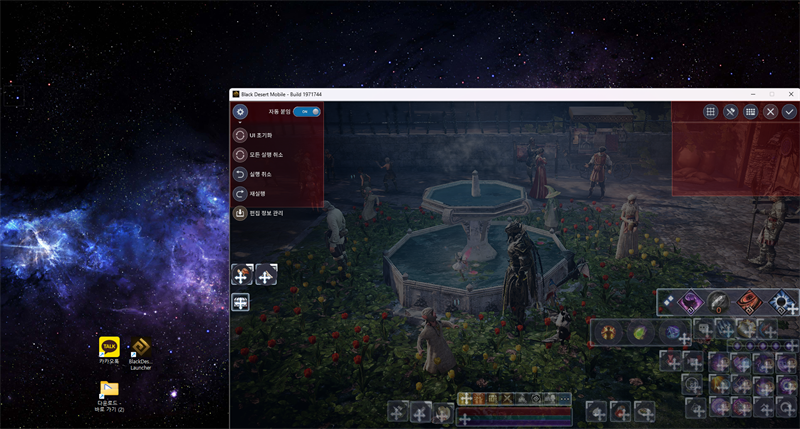The image size is (800, 429).
Task: Select the green-yellow gem round icon
Action: [x=638, y=331]
